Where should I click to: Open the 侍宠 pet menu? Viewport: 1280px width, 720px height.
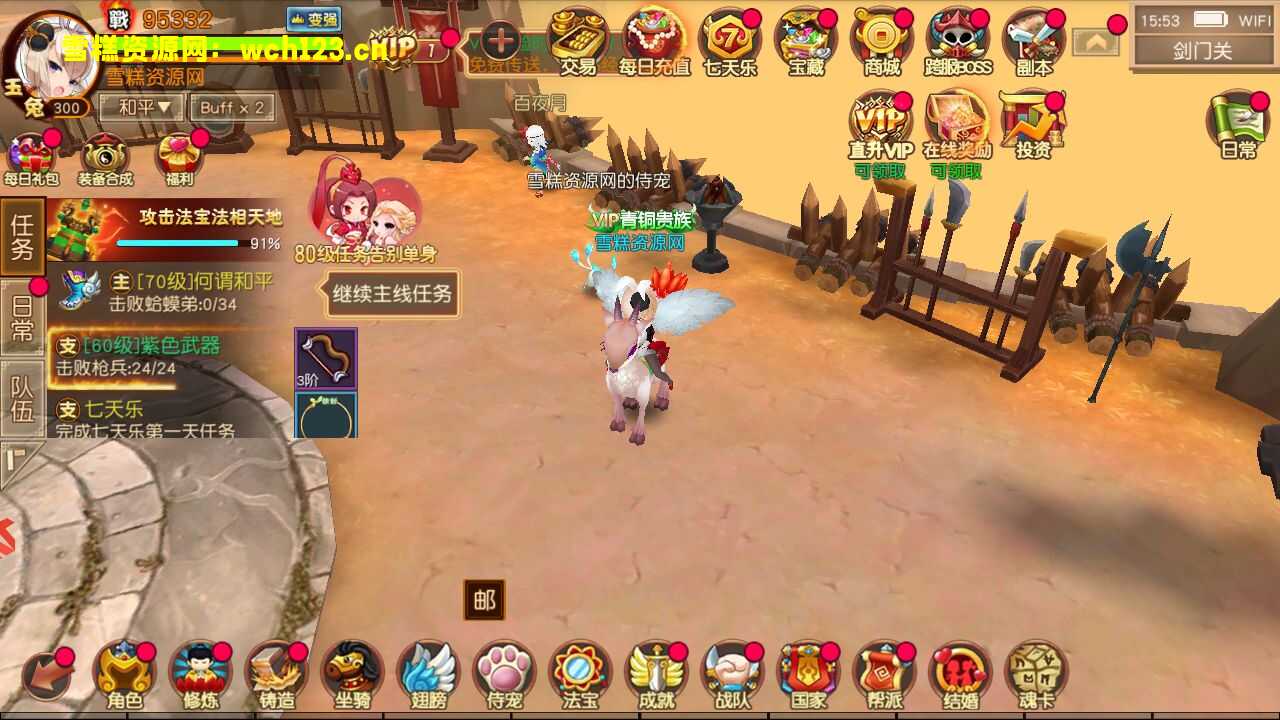point(504,674)
